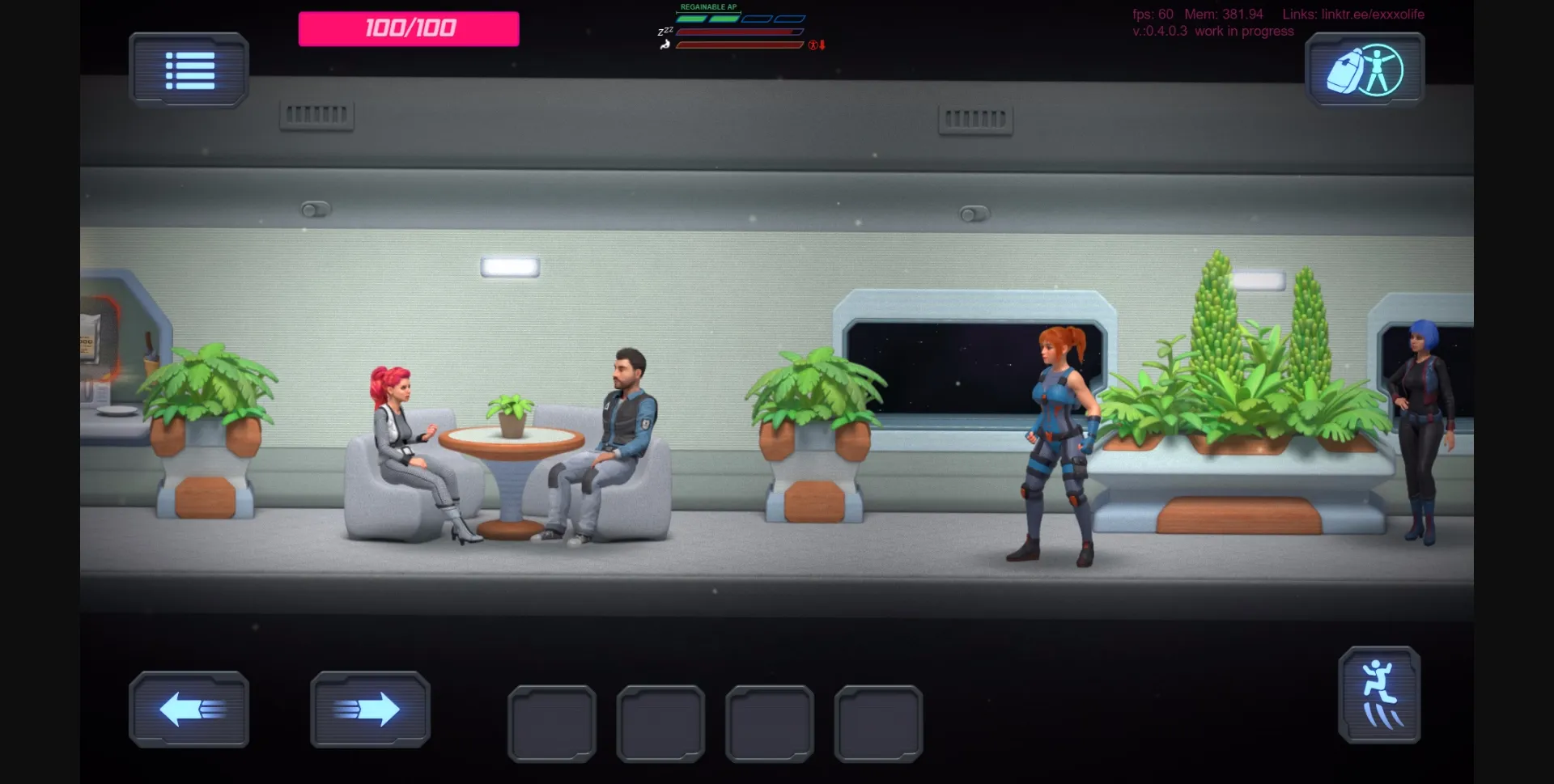This screenshot has width=1554, height=784.
Task: Click the pink 100/100 health bar
Action: coord(407,28)
